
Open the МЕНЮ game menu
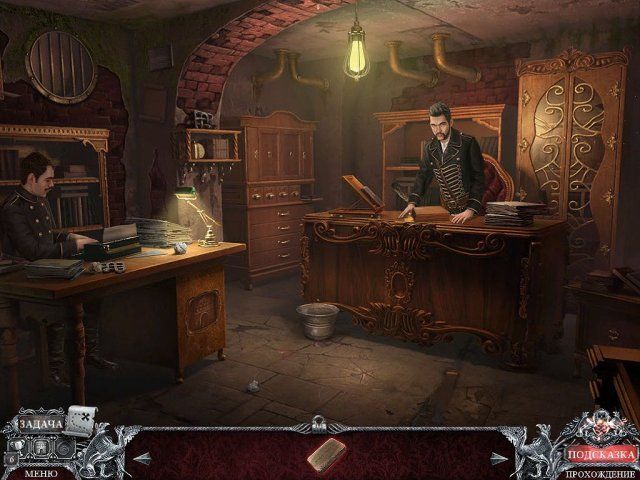pyautogui.click(x=40, y=472)
